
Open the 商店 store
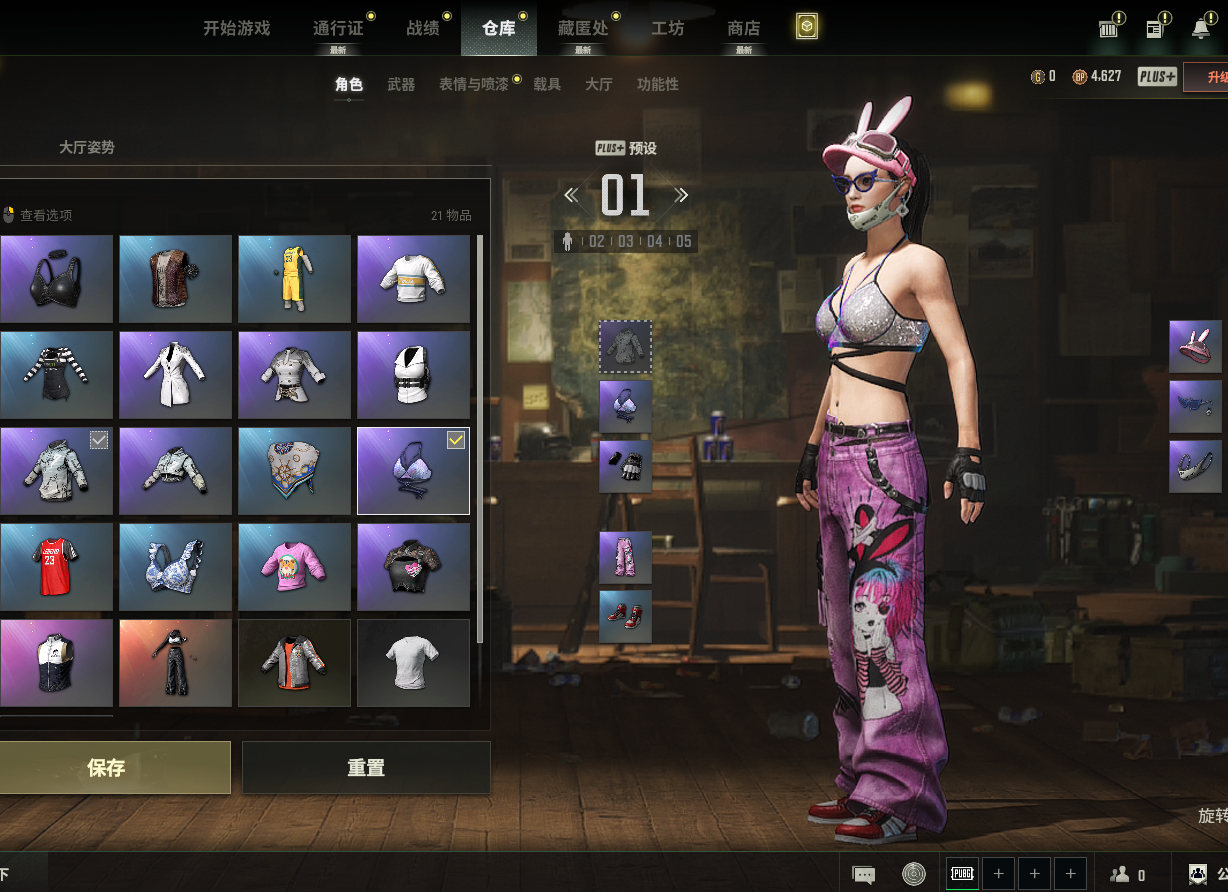click(x=743, y=28)
